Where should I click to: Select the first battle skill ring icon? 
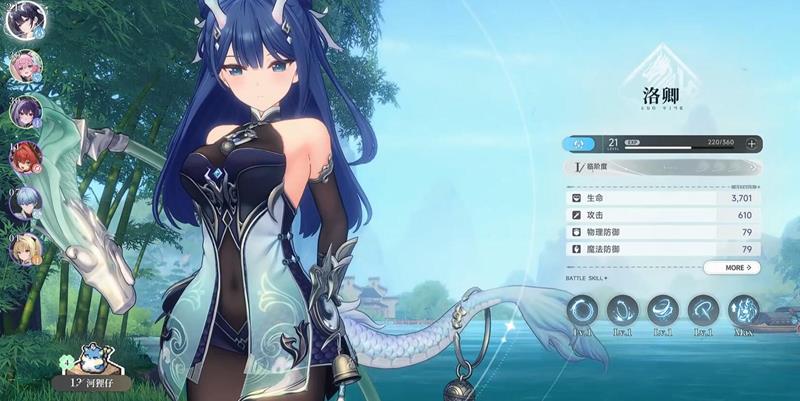583,311
